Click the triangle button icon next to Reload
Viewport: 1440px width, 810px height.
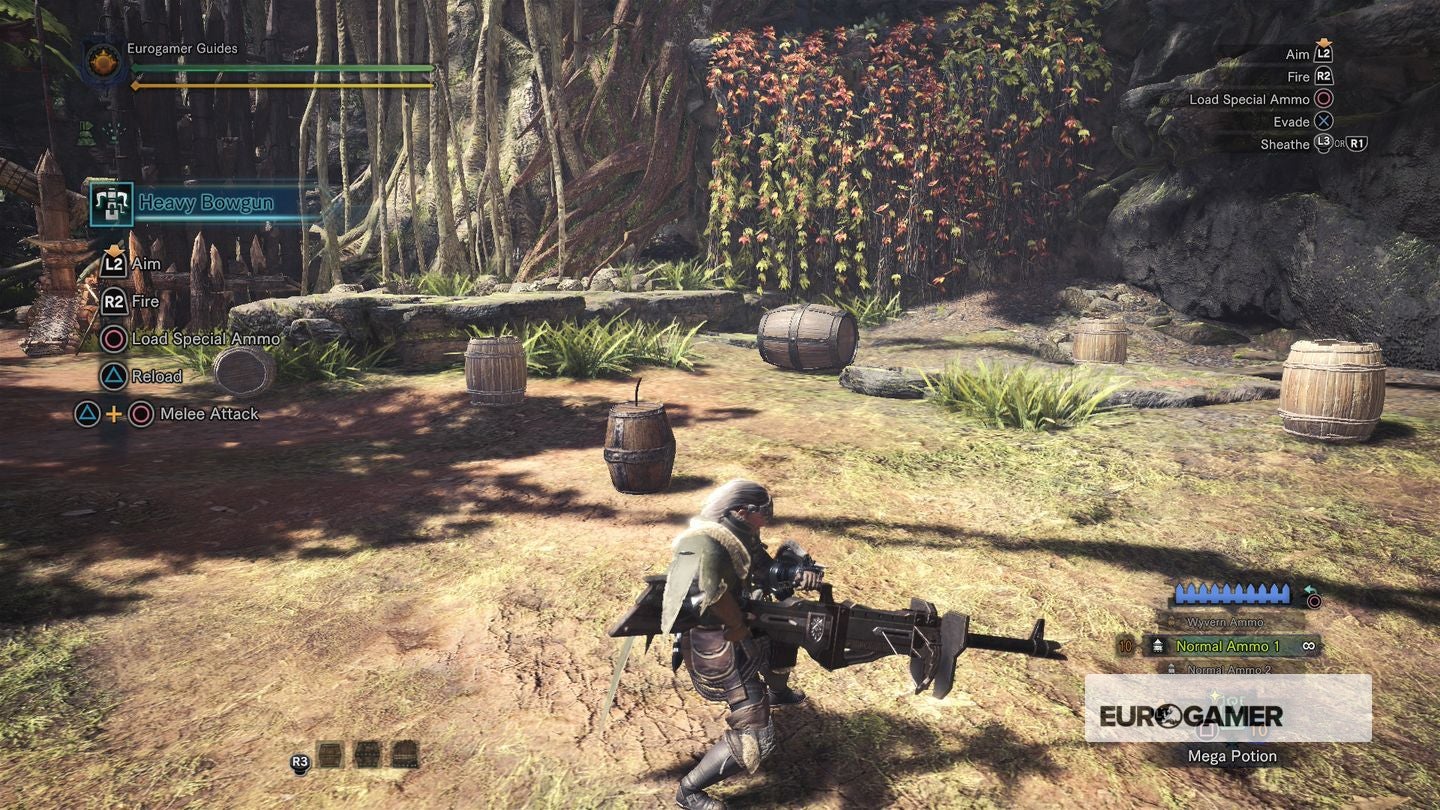[114, 375]
